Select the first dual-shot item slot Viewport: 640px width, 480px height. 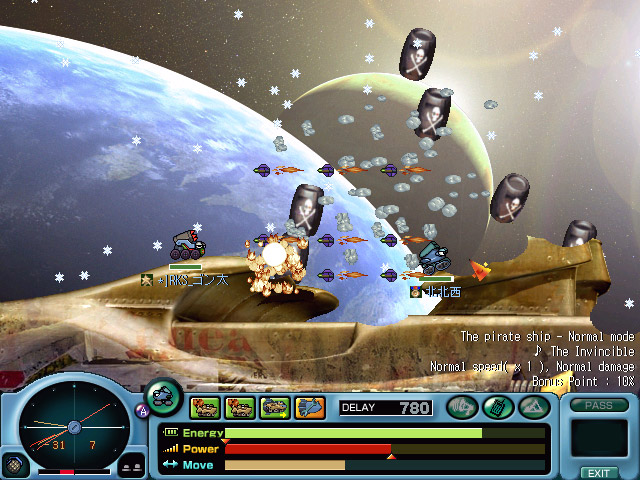coord(205,407)
